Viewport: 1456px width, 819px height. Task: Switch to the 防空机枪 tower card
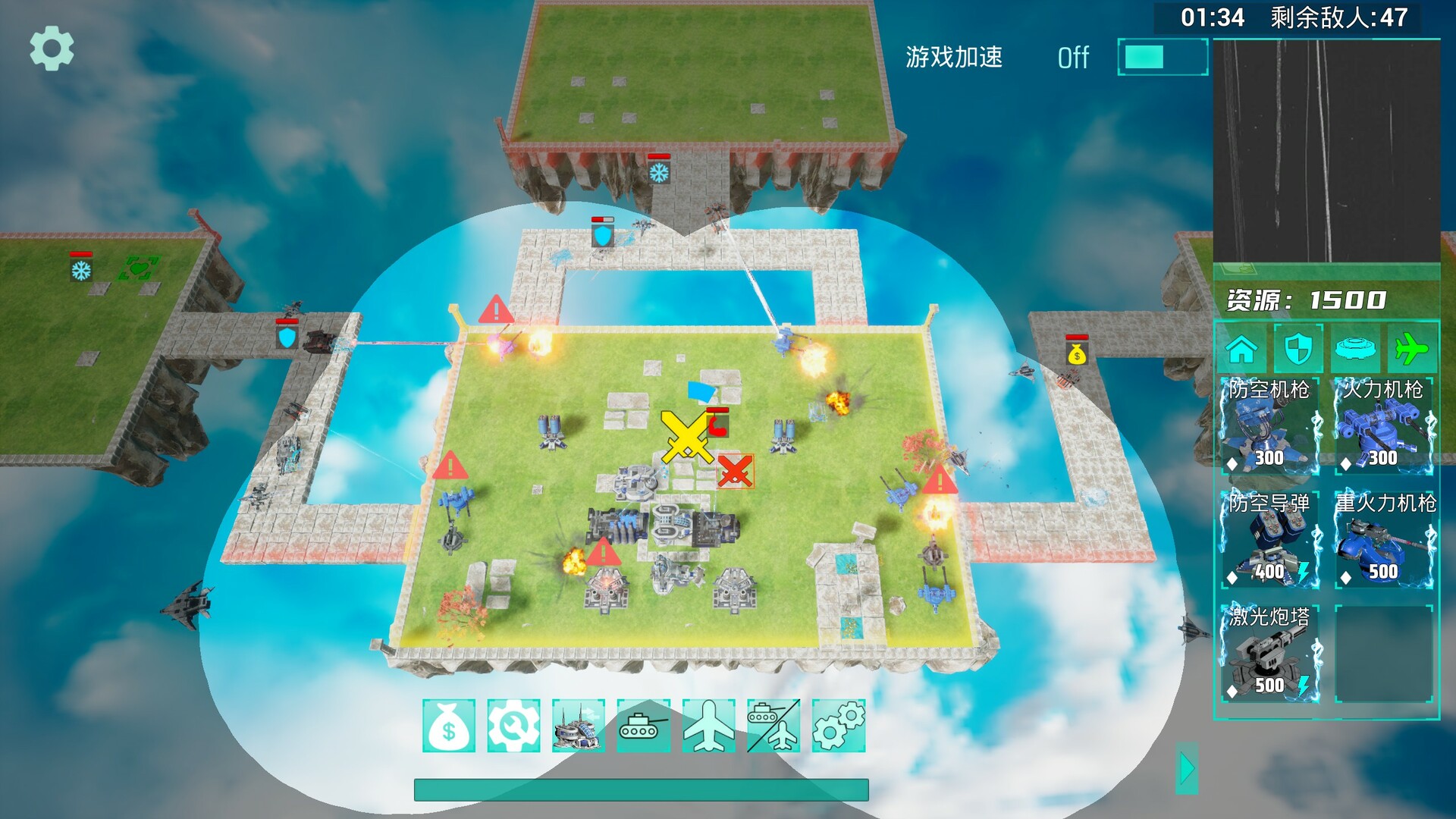click(x=1269, y=428)
